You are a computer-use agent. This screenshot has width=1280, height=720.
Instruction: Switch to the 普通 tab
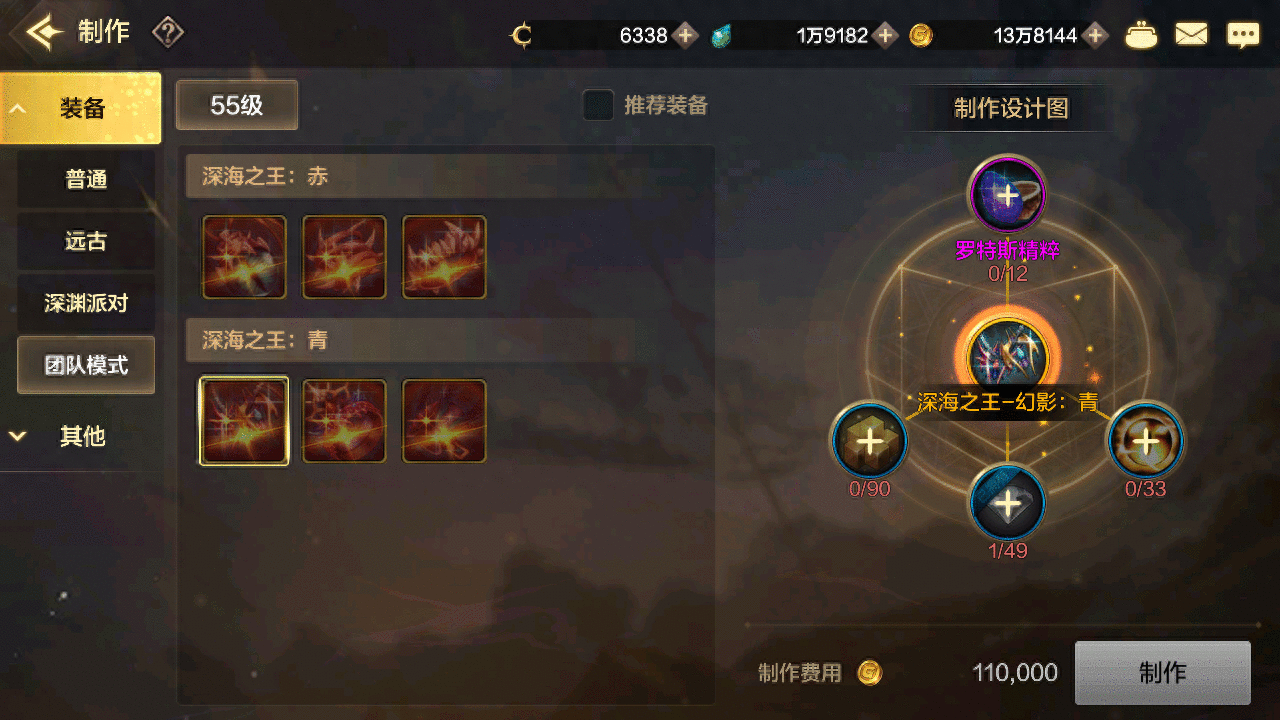(85, 179)
